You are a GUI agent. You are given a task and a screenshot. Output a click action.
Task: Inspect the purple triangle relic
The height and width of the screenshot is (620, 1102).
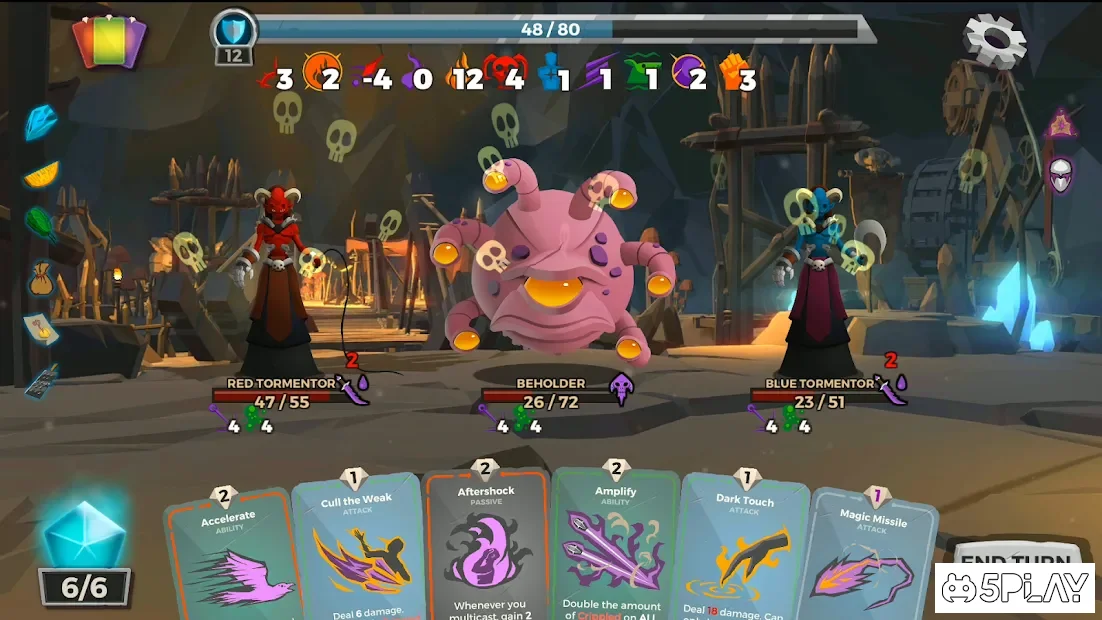coord(1059,125)
